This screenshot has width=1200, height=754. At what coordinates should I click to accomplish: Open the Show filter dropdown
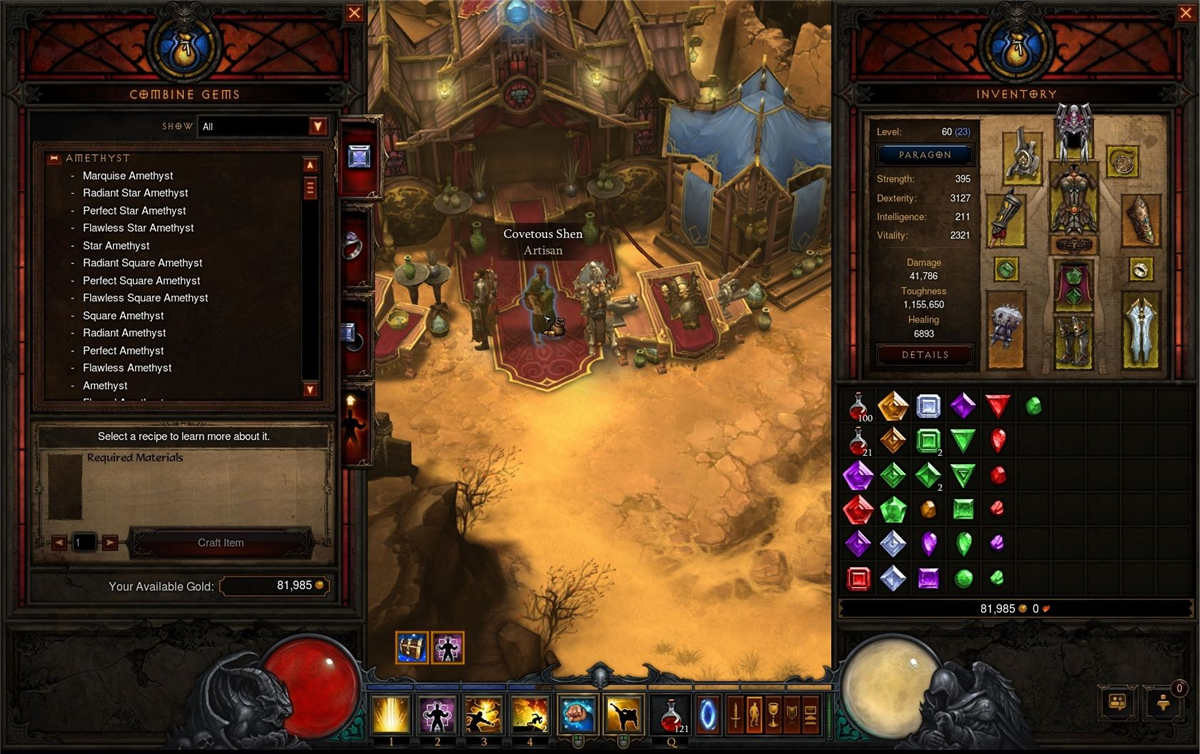pos(318,126)
